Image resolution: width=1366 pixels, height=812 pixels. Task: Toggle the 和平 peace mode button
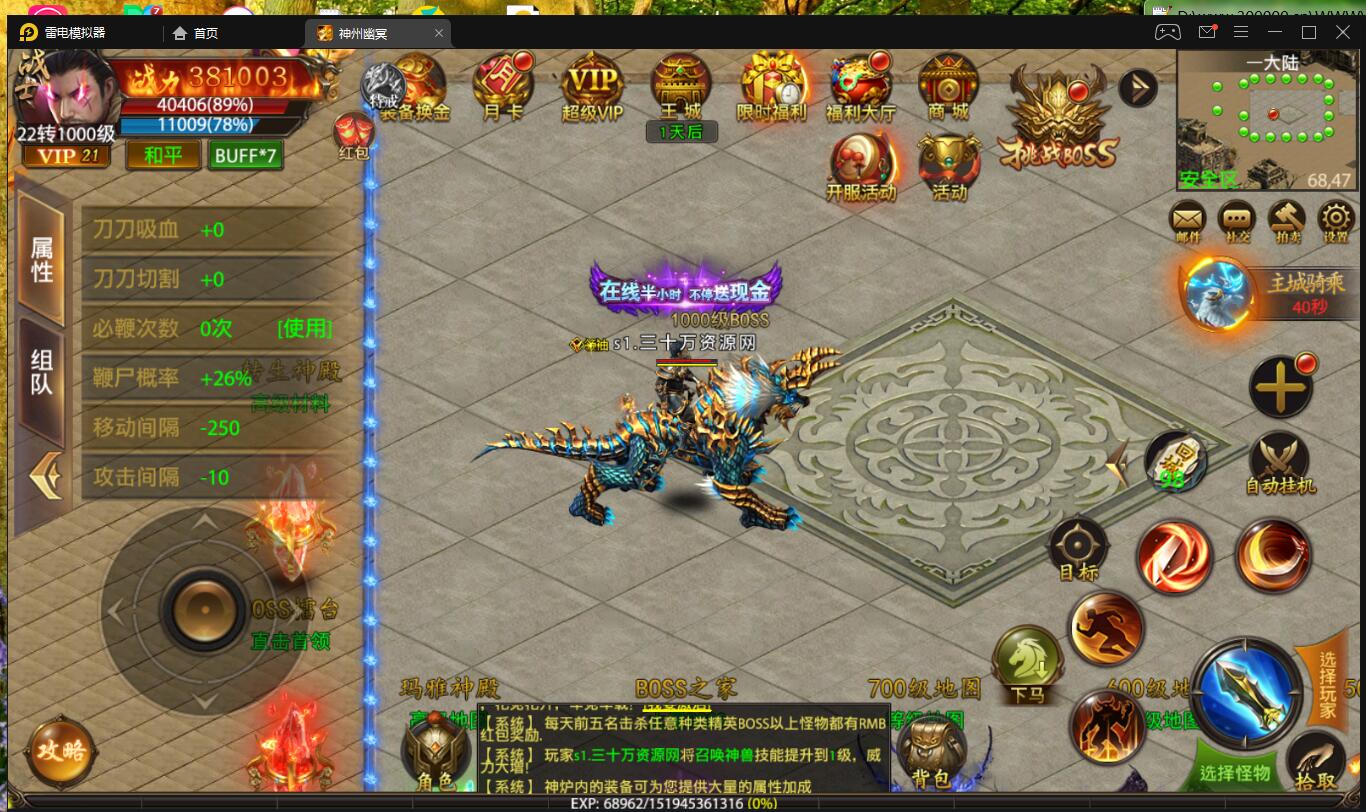pos(161,156)
